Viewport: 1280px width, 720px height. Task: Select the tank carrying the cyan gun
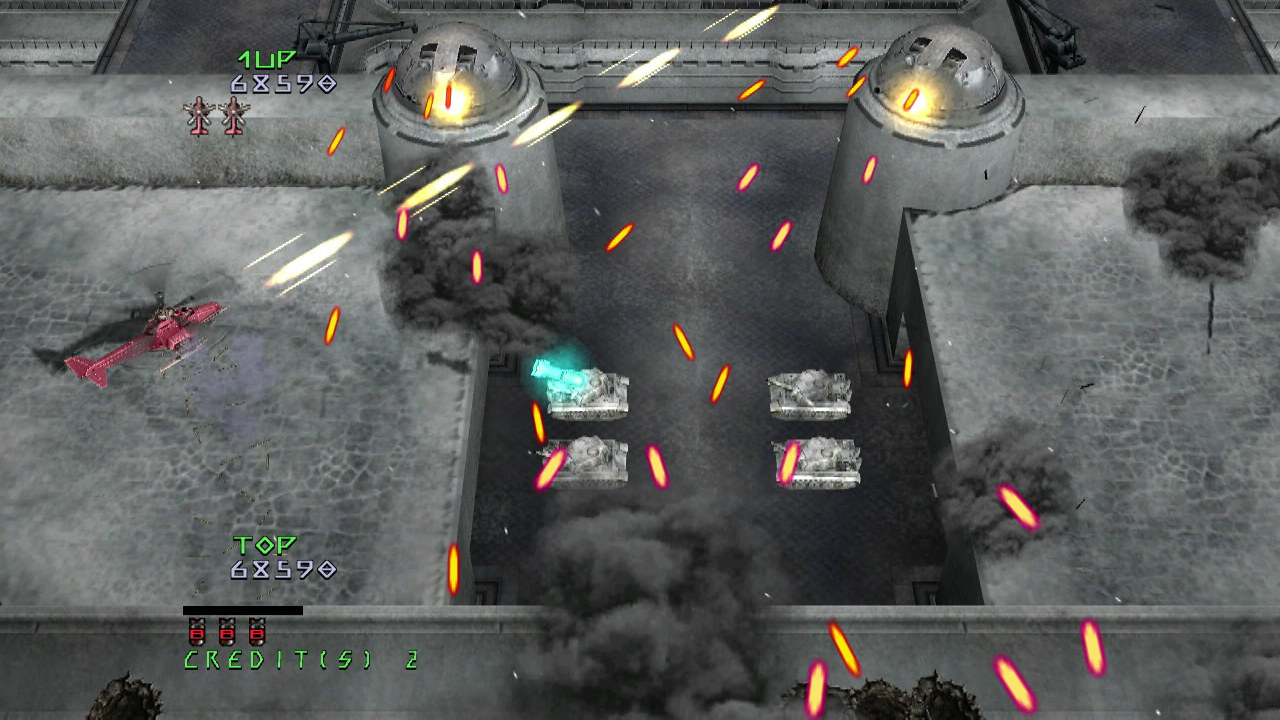pos(590,392)
